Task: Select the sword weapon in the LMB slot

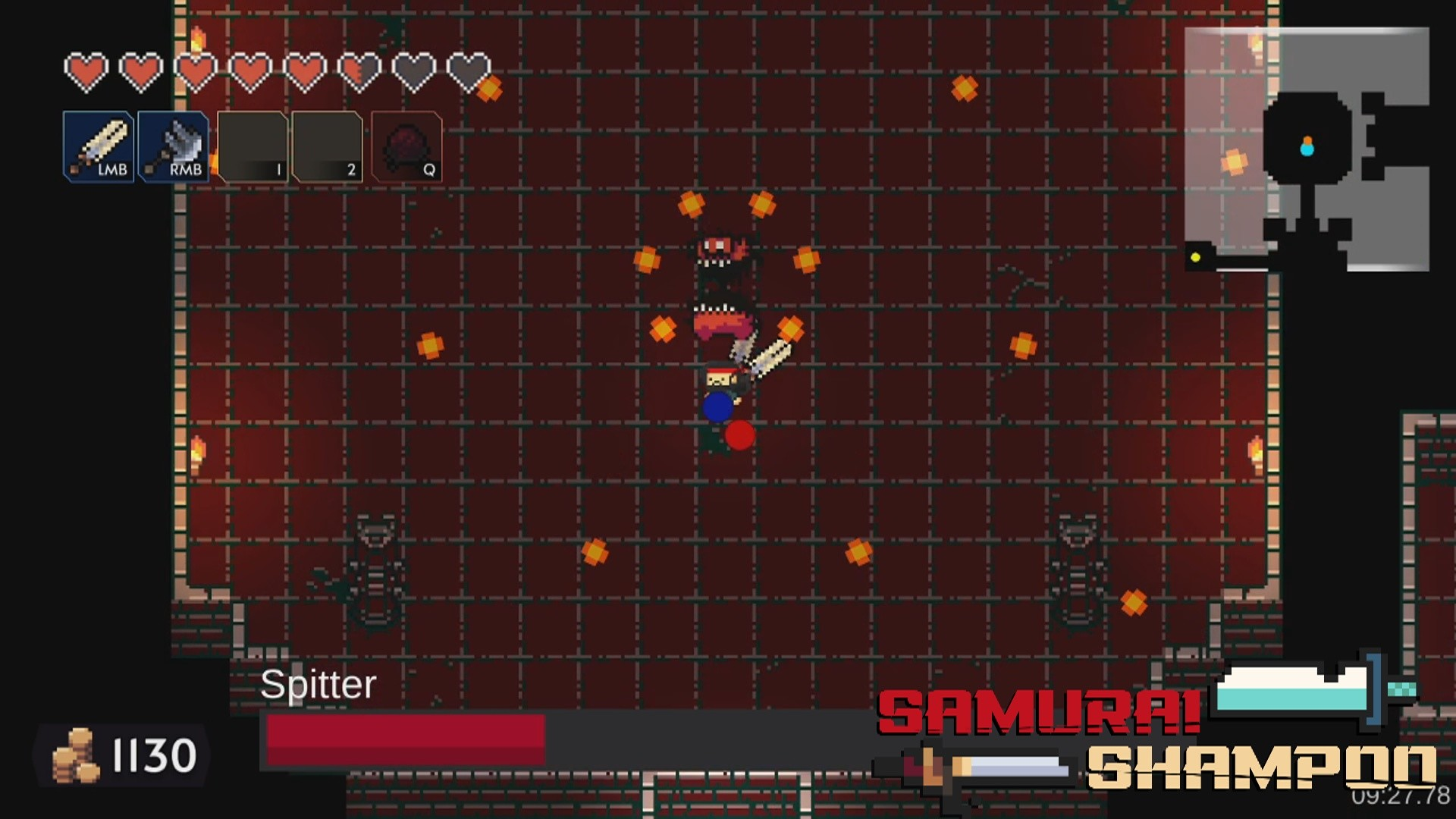Action: pos(99,146)
